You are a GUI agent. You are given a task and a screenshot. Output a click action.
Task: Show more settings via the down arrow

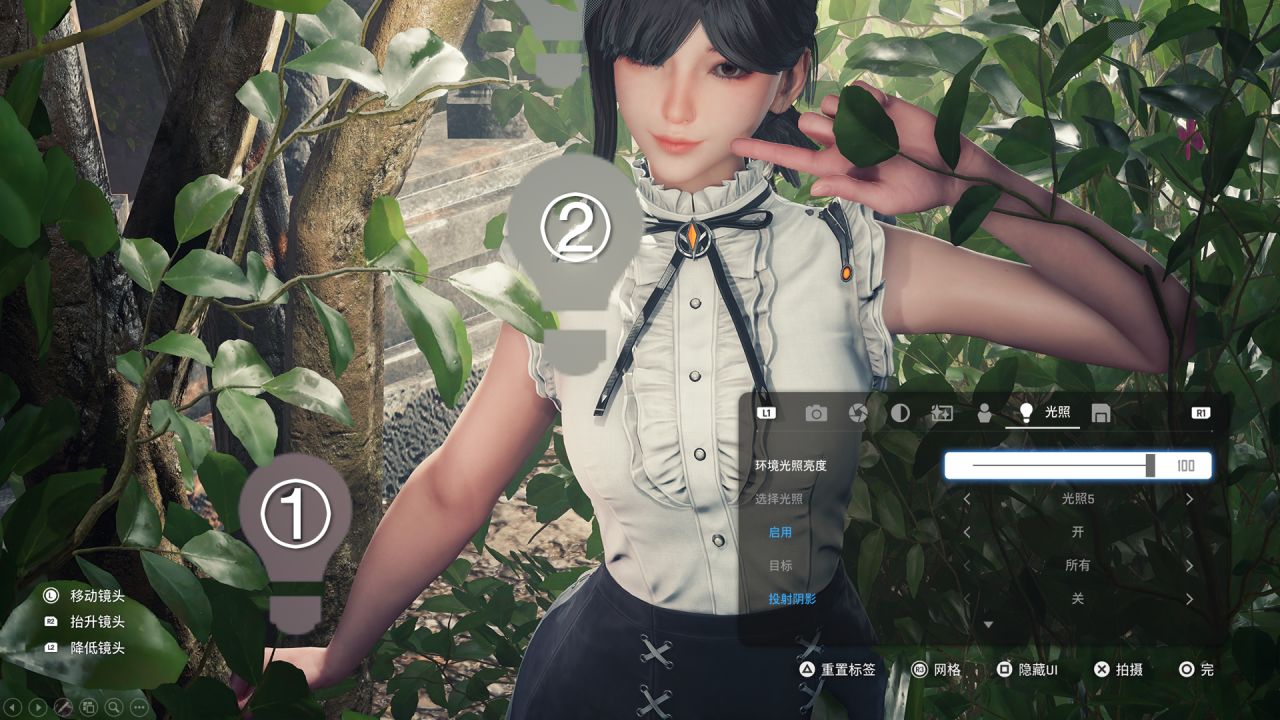tap(989, 625)
